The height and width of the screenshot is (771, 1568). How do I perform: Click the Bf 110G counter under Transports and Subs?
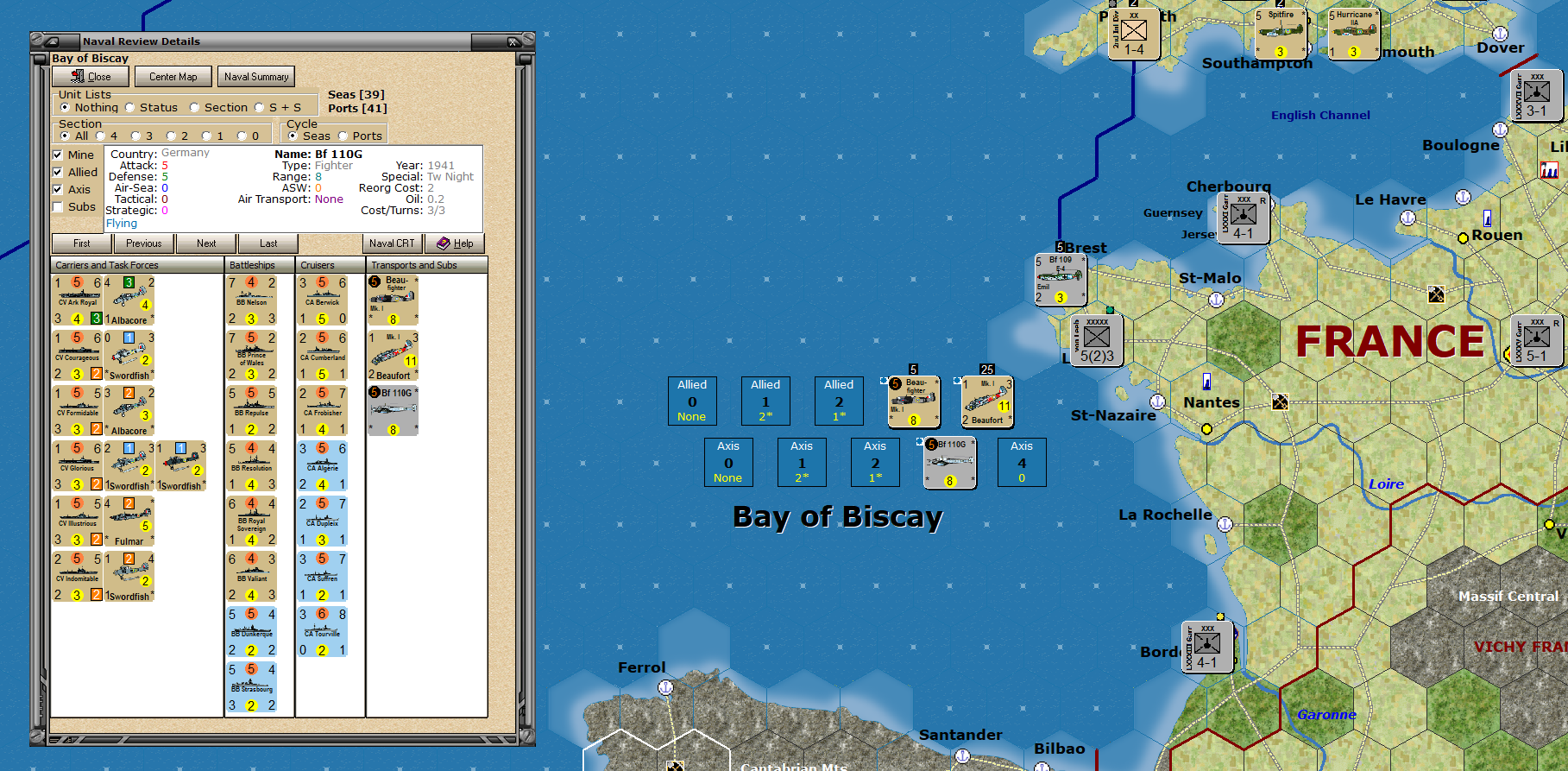(393, 410)
